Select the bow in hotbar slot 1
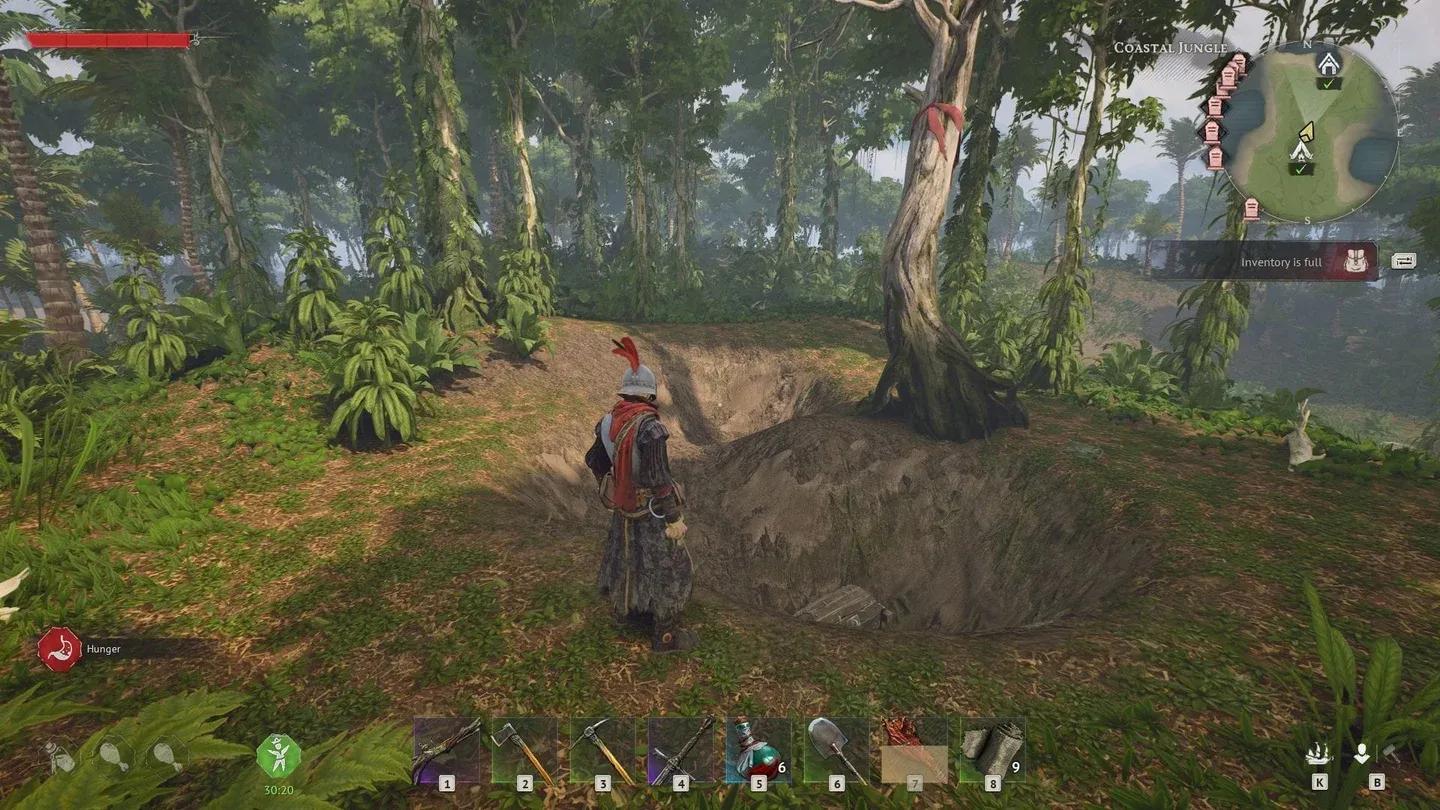 446,750
